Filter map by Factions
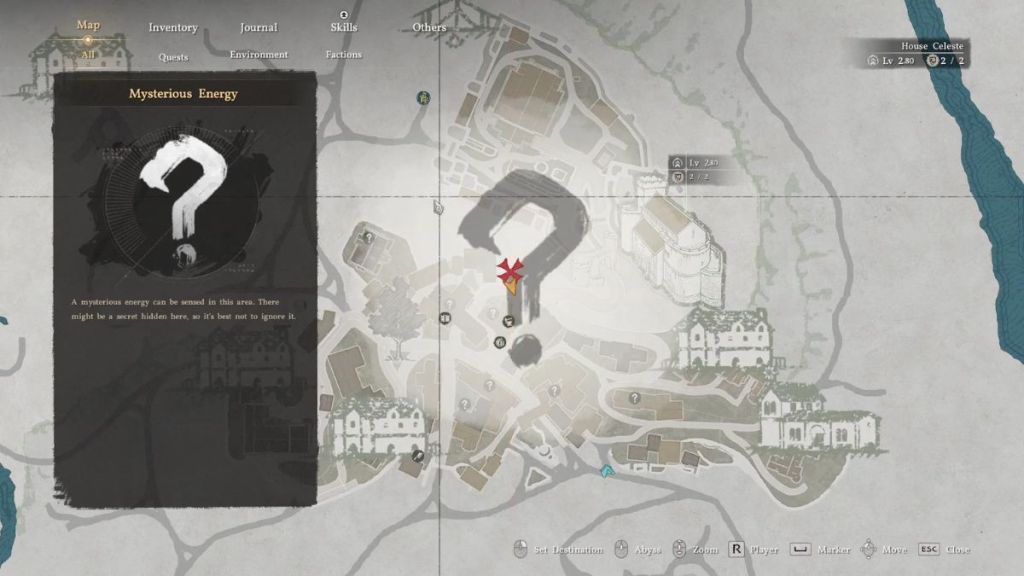The width and height of the screenshot is (1024, 576). point(343,55)
